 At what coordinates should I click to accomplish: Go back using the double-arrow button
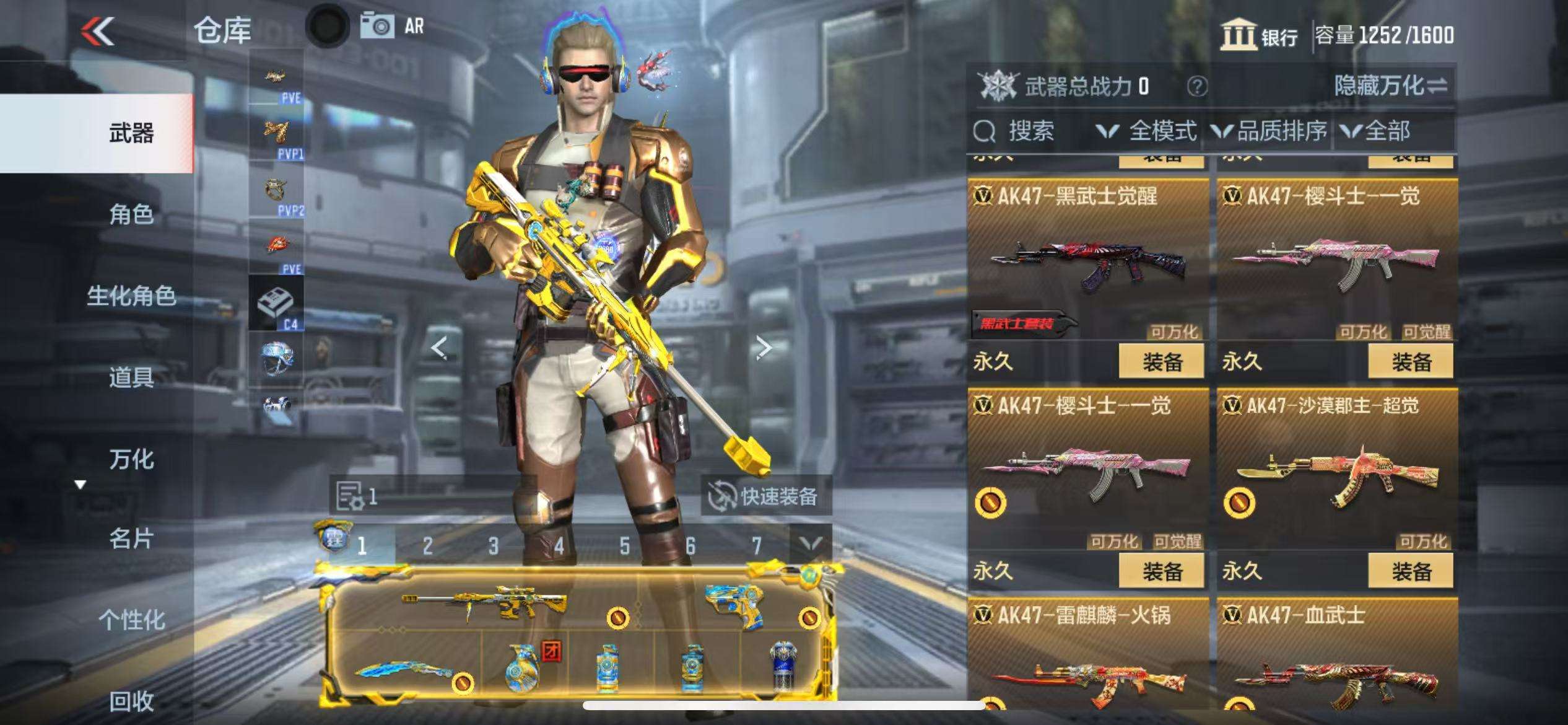click(x=98, y=31)
